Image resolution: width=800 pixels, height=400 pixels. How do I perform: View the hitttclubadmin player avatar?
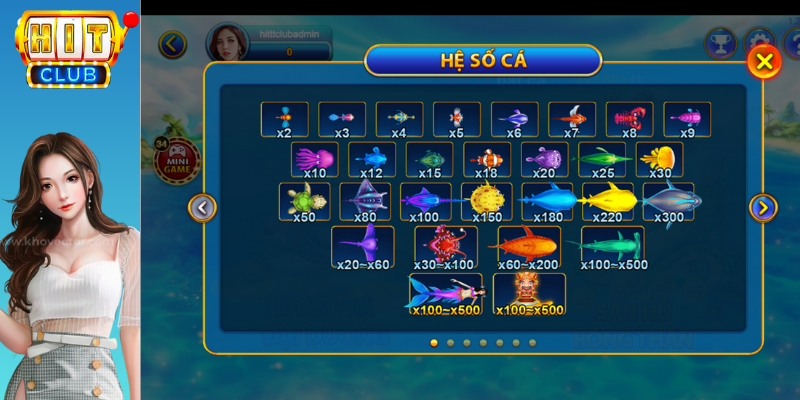point(225,43)
